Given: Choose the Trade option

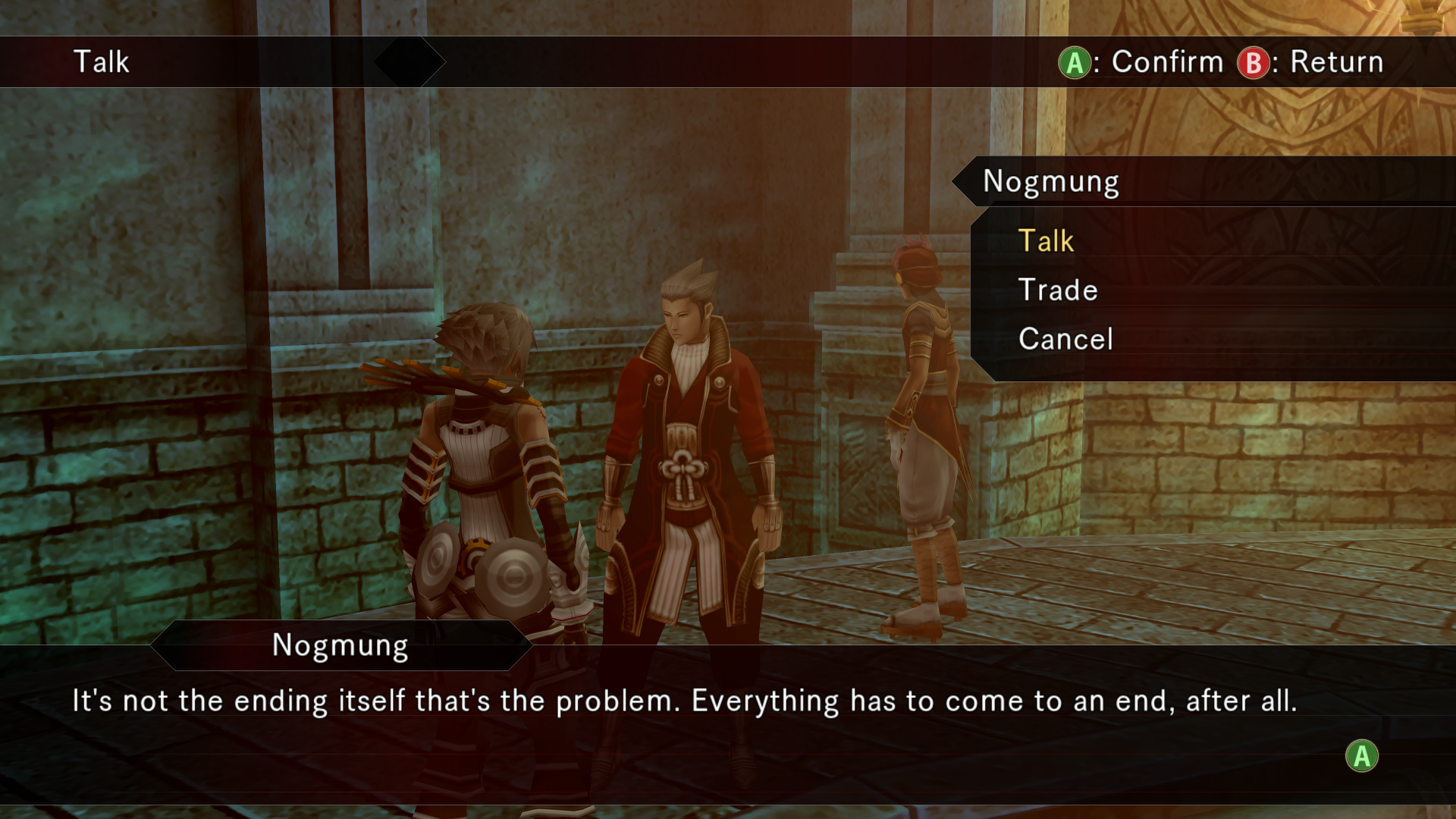Looking at the screenshot, I should (x=1058, y=290).
